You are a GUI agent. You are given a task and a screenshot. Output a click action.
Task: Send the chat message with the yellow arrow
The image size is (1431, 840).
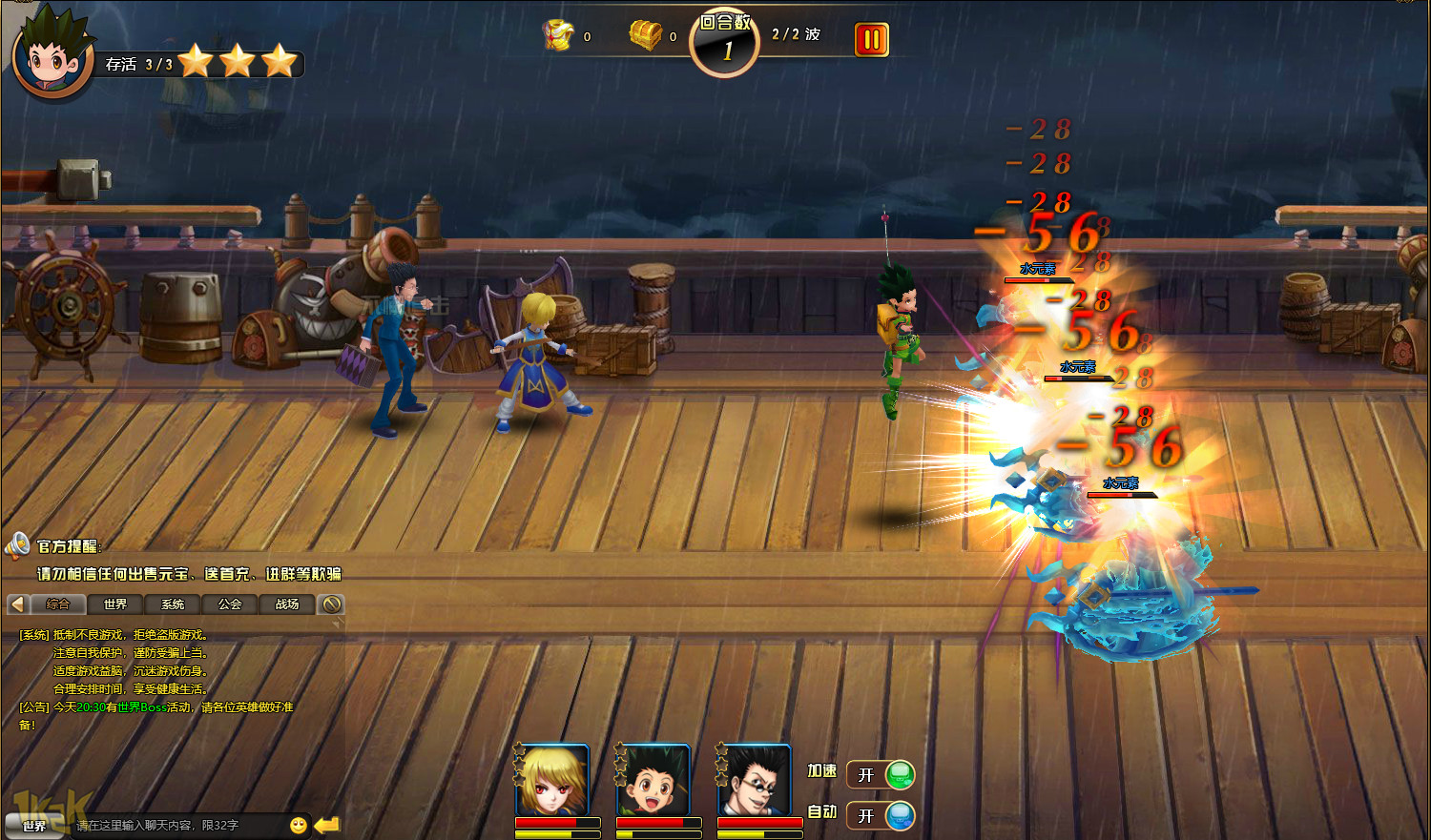[x=327, y=825]
